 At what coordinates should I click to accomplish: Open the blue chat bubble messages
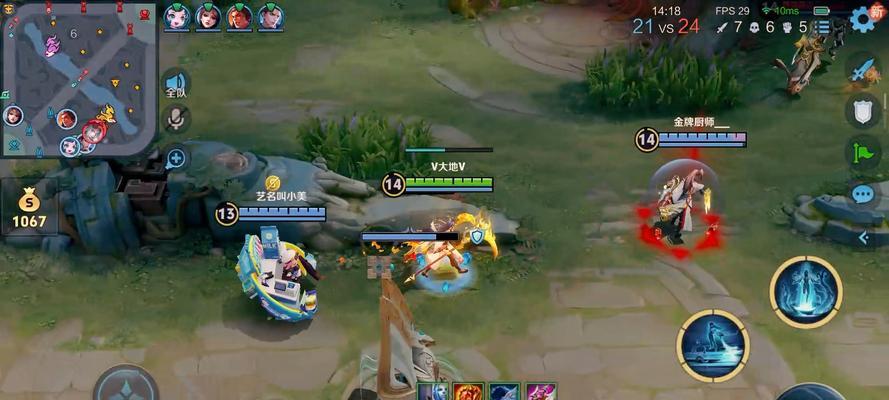click(x=863, y=194)
